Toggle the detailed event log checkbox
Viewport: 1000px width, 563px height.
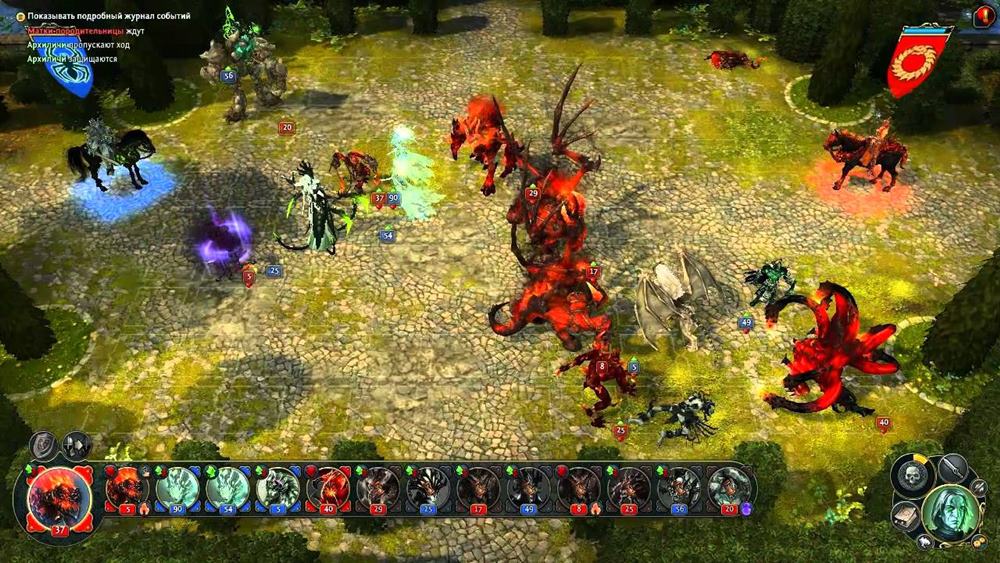click(20, 17)
